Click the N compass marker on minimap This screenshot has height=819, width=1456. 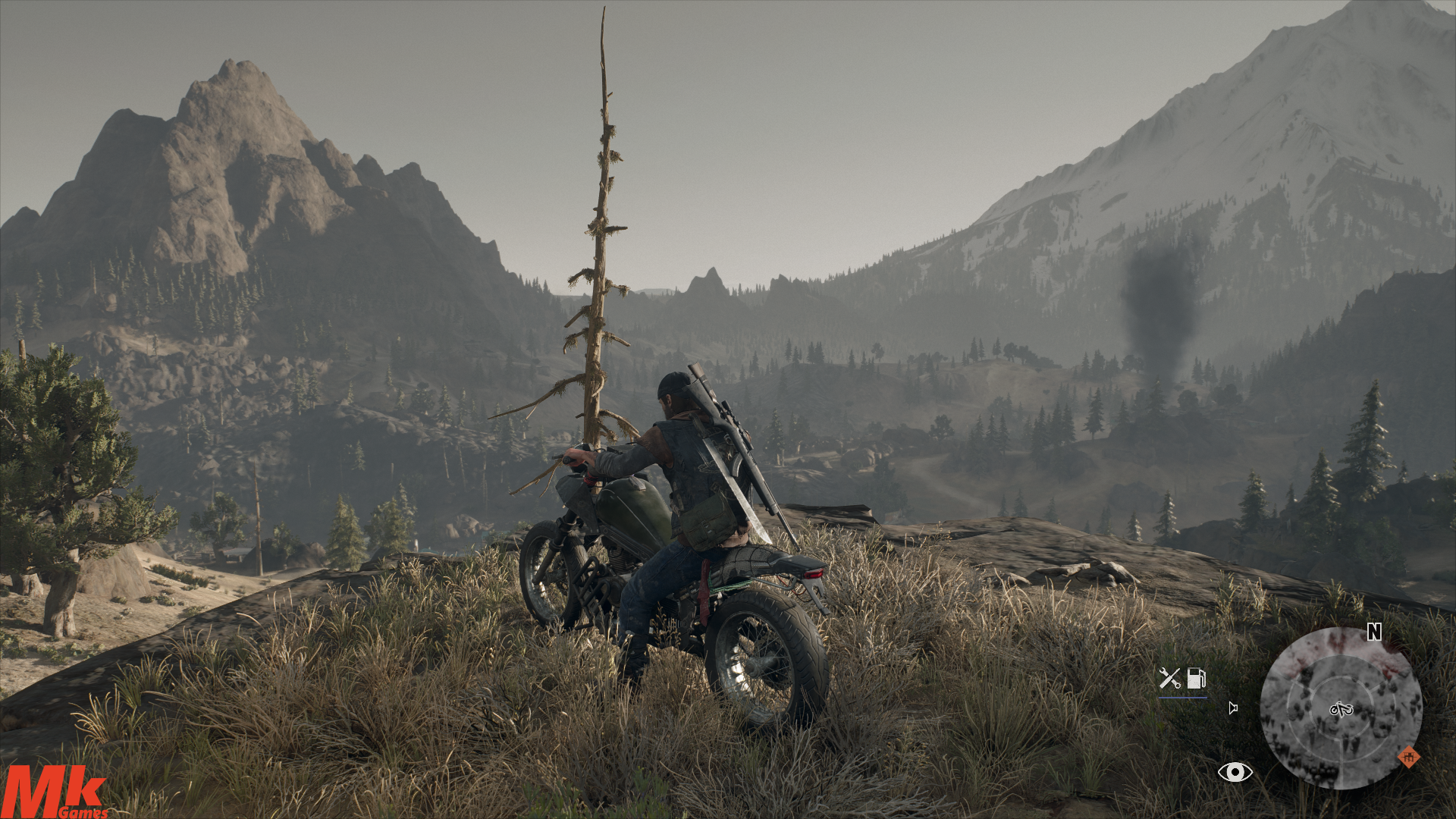point(1374,632)
